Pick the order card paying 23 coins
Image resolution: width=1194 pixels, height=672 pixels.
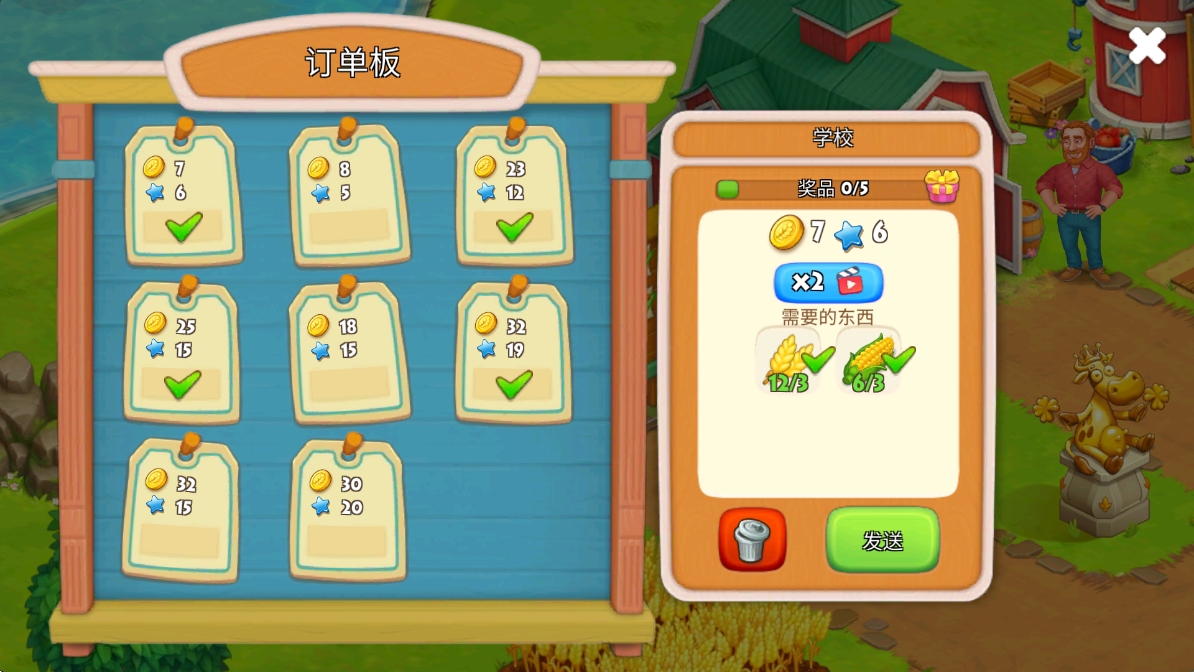click(x=514, y=196)
